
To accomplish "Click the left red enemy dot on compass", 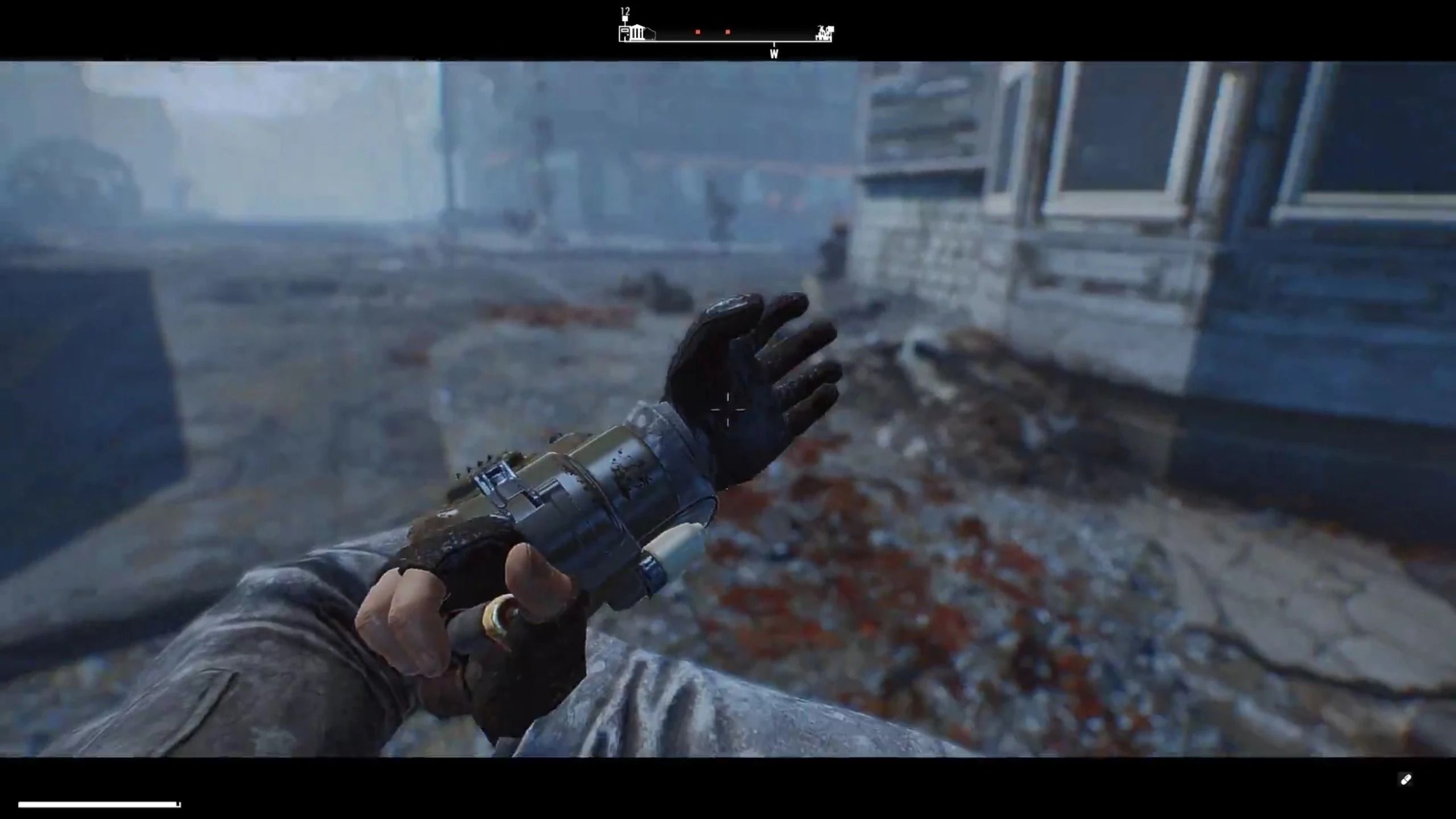I will coord(698,32).
